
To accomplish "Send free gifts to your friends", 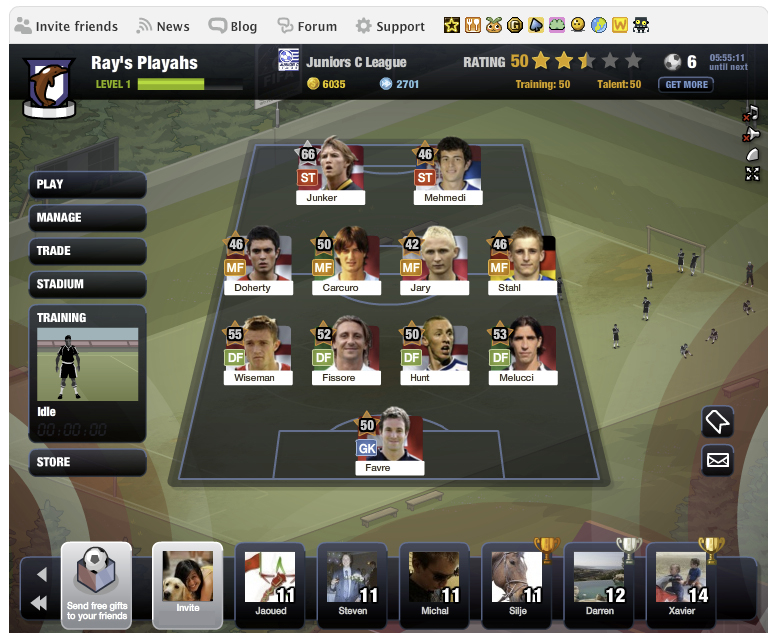I will 96,585.
